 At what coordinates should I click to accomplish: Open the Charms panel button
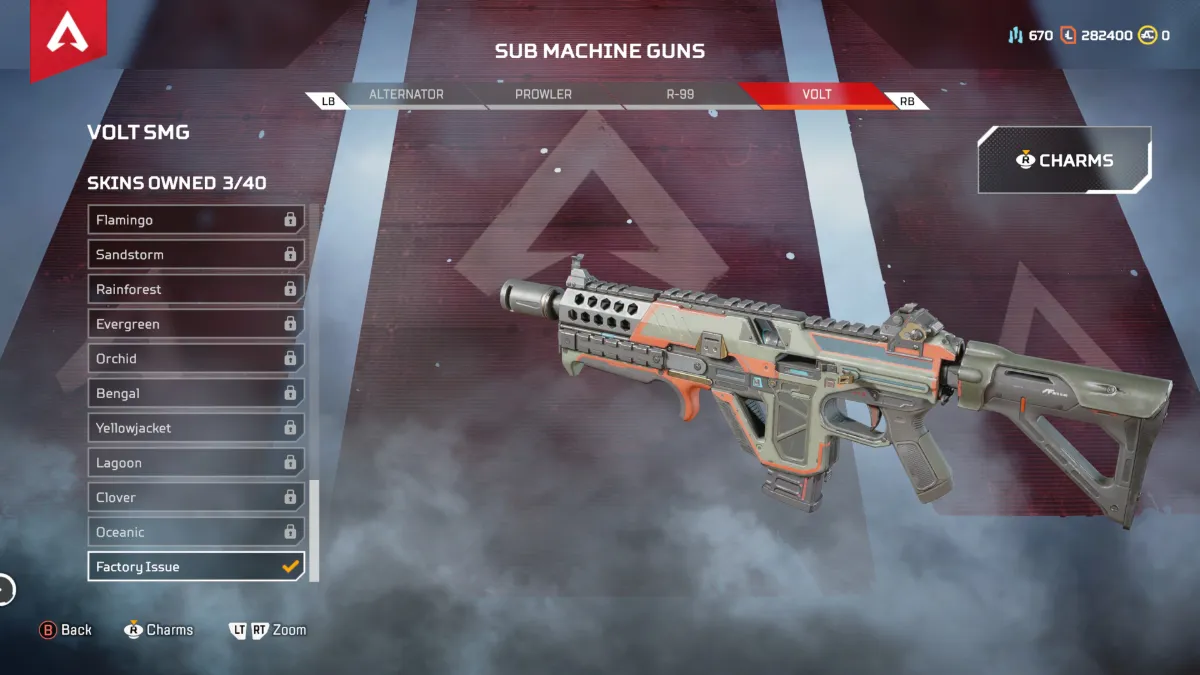point(1064,160)
